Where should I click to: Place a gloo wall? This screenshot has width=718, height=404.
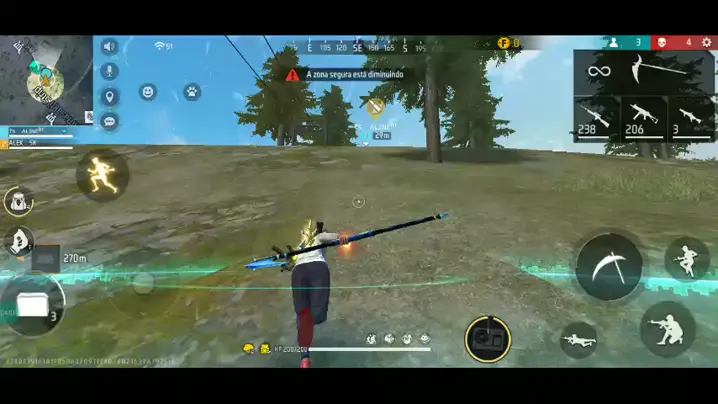(34, 305)
